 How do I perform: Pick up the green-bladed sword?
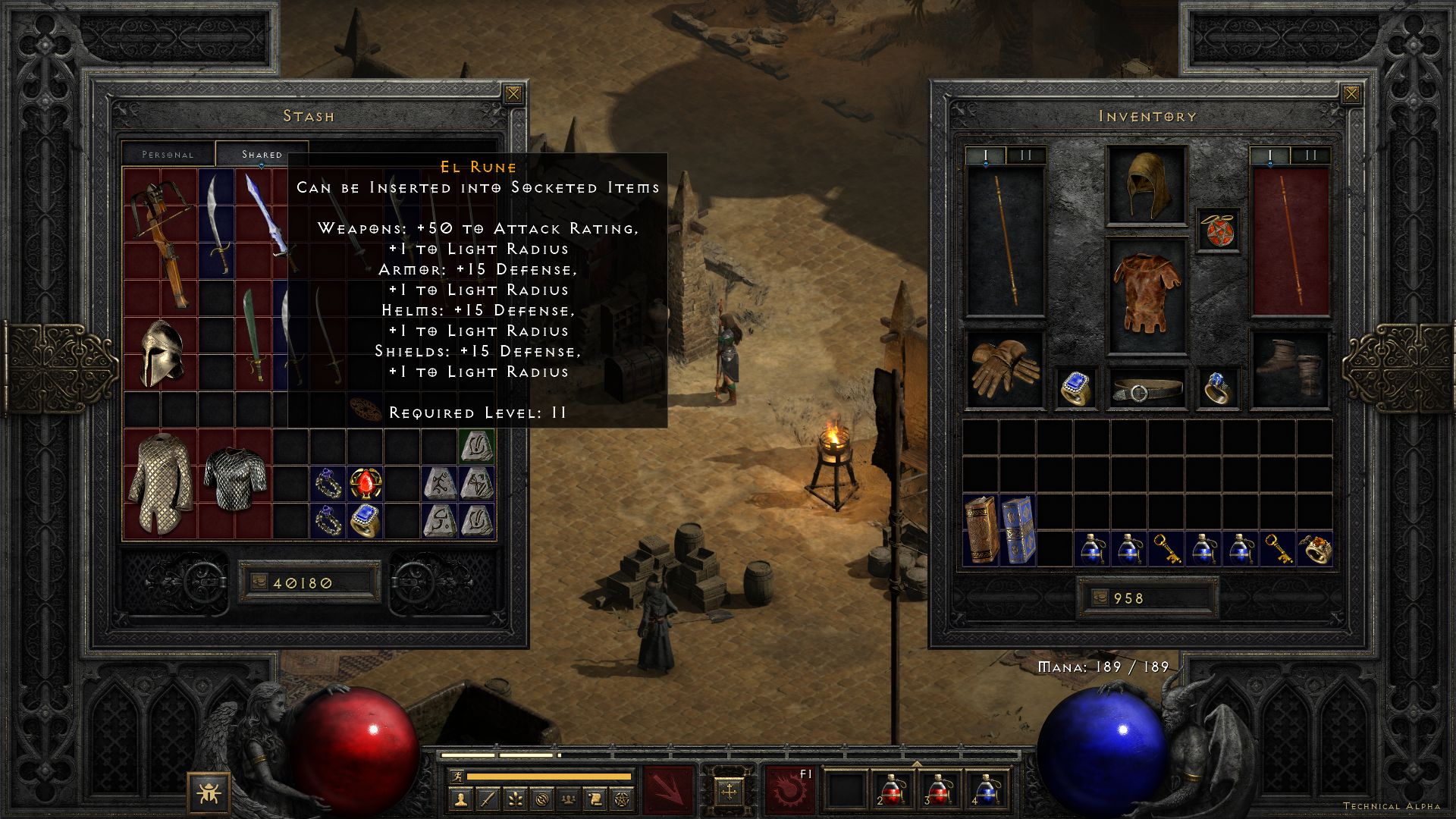(x=253, y=335)
